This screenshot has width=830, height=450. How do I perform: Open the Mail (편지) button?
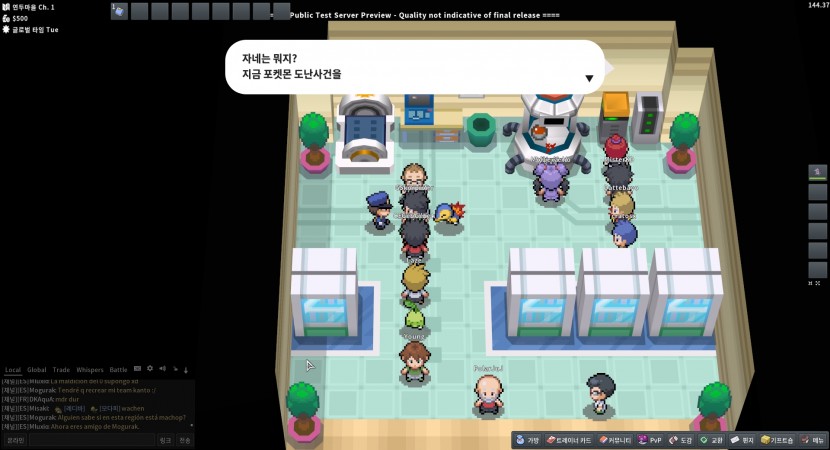(x=743, y=440)
